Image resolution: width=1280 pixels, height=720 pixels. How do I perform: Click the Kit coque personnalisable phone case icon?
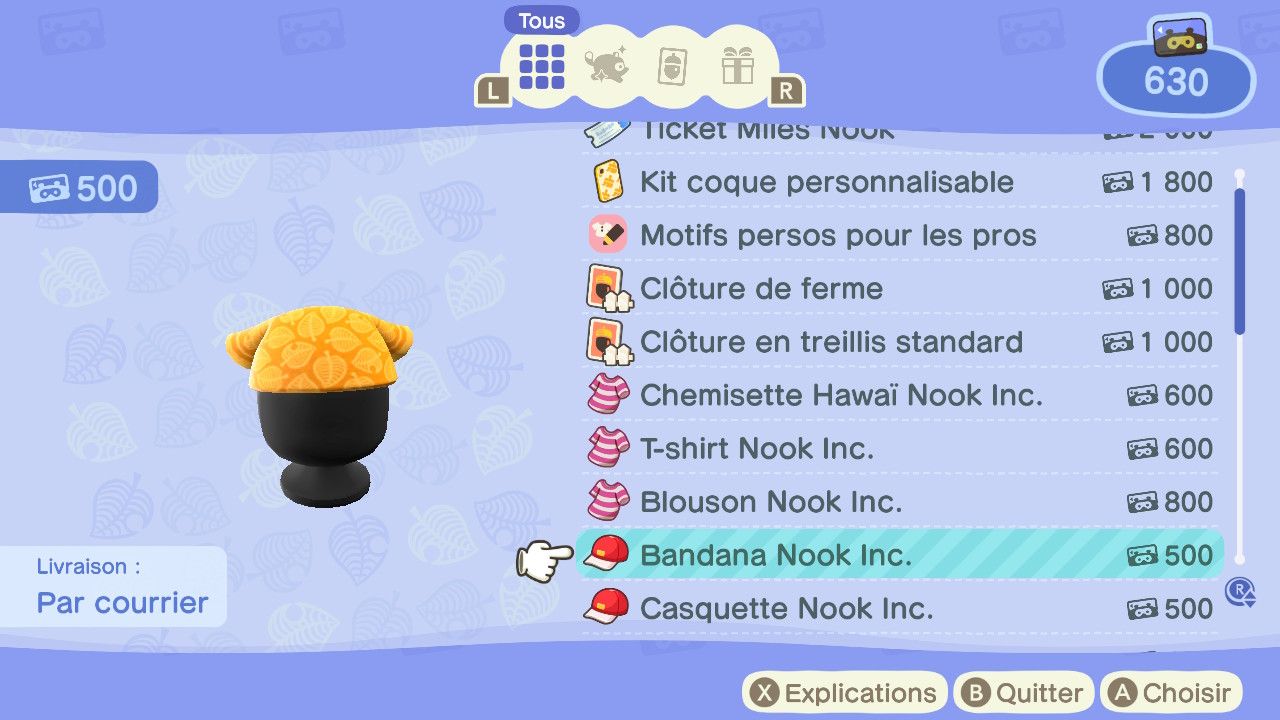610,182
